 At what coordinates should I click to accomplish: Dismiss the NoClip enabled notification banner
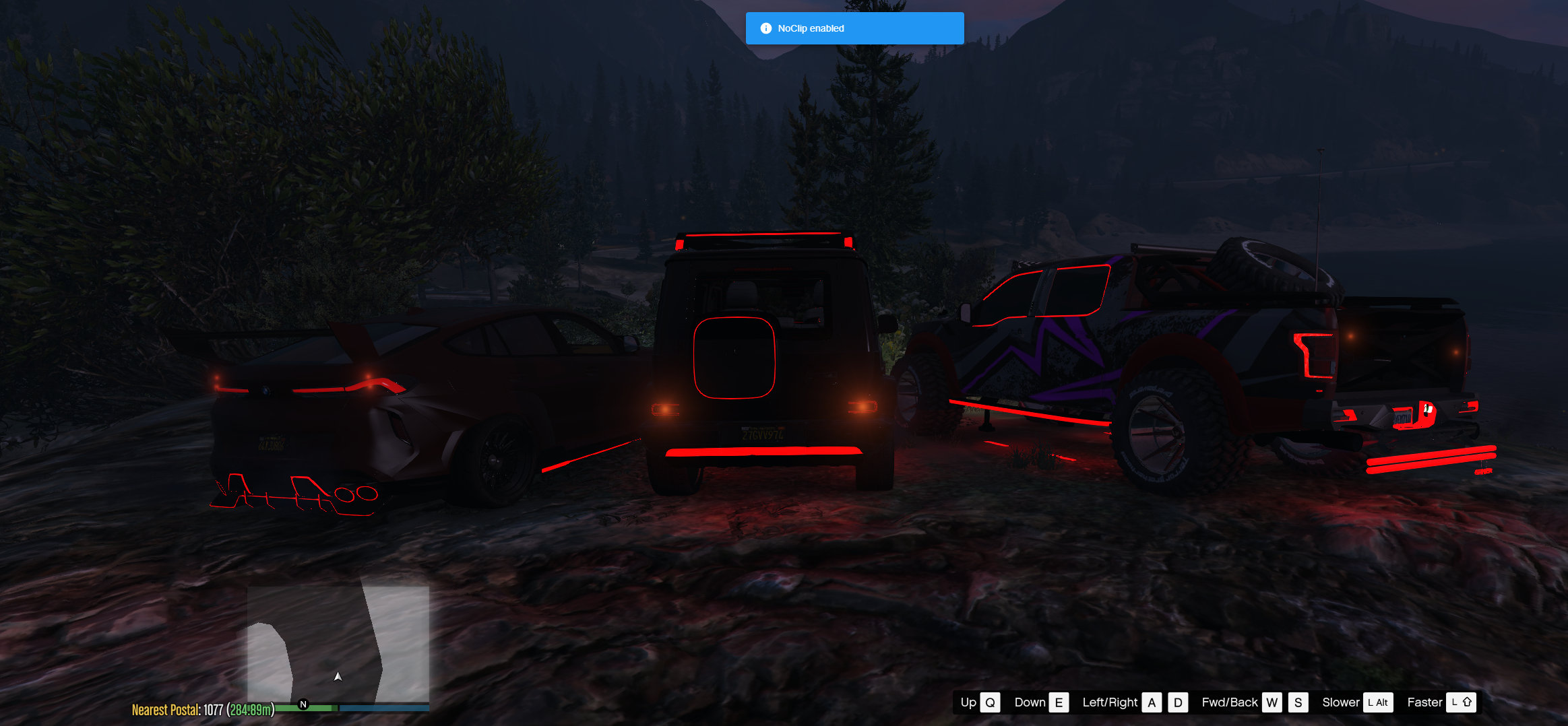tap(854, 28)
